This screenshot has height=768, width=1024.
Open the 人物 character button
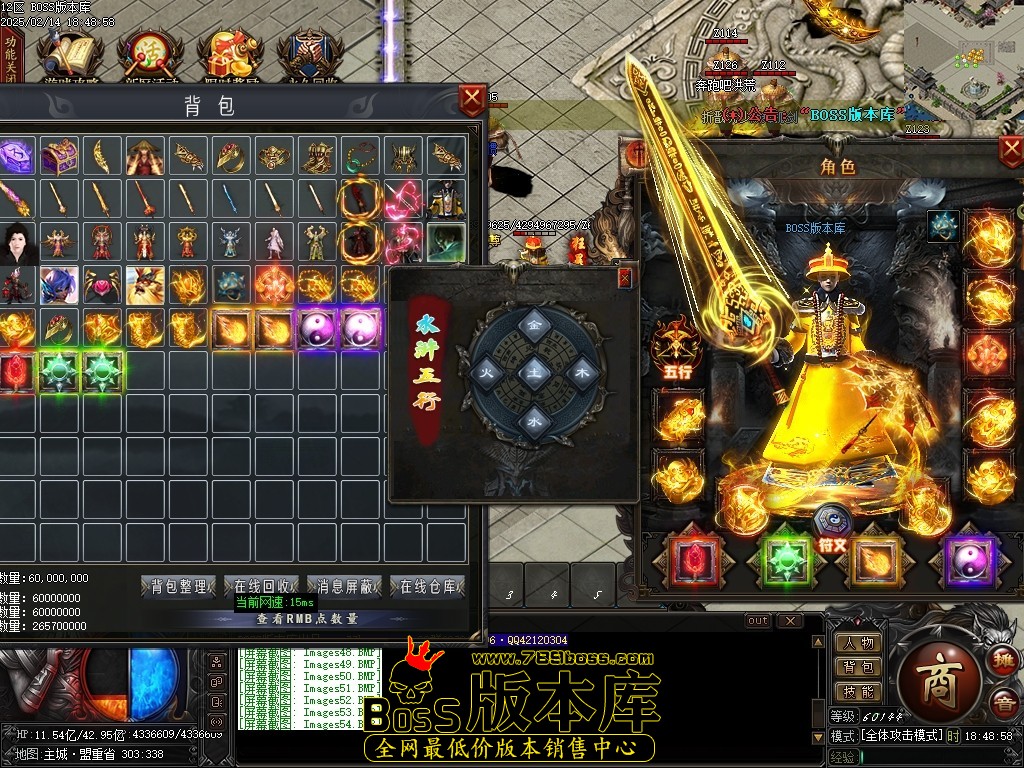tap(858, 643)
